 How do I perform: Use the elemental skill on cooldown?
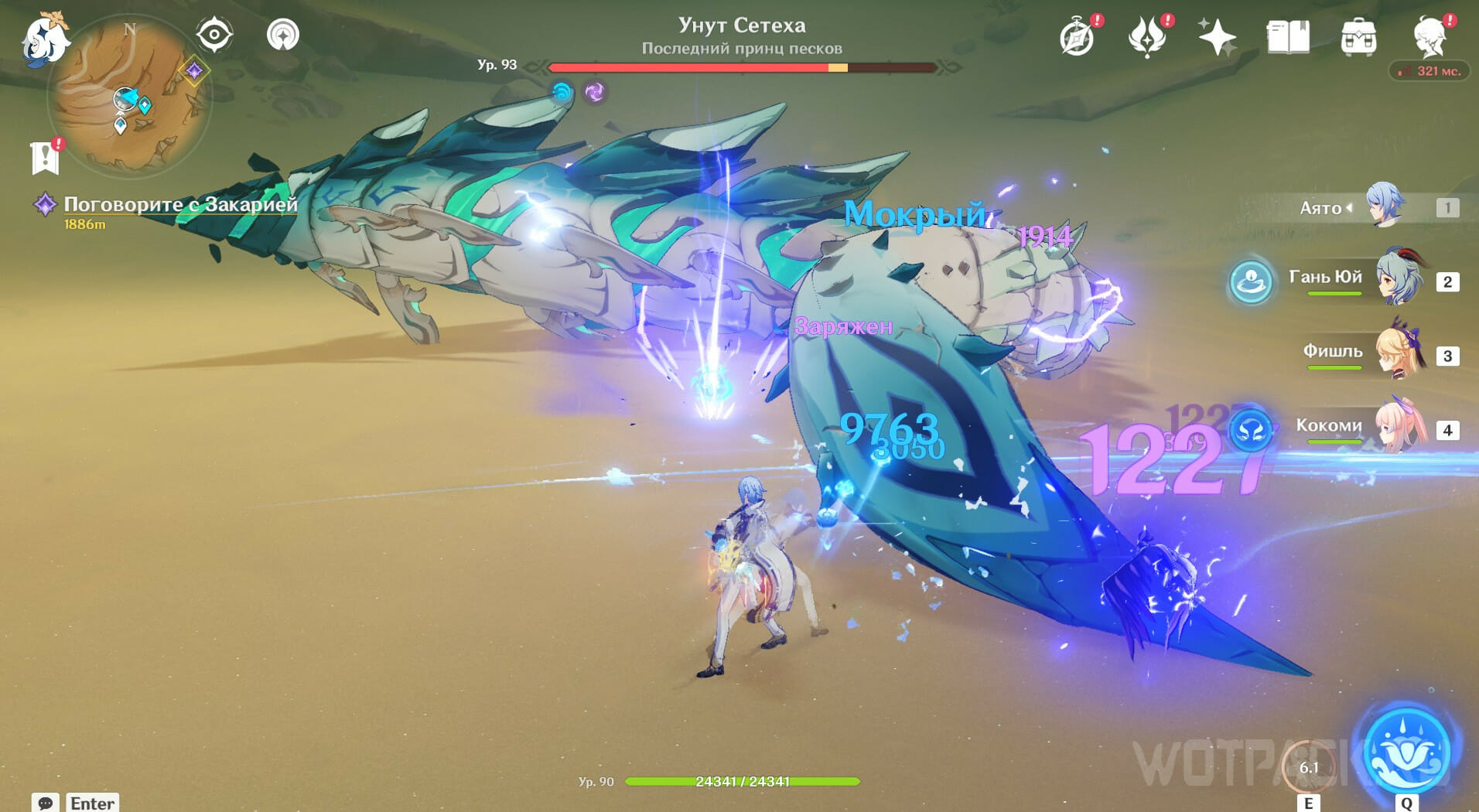[1309, 766]
